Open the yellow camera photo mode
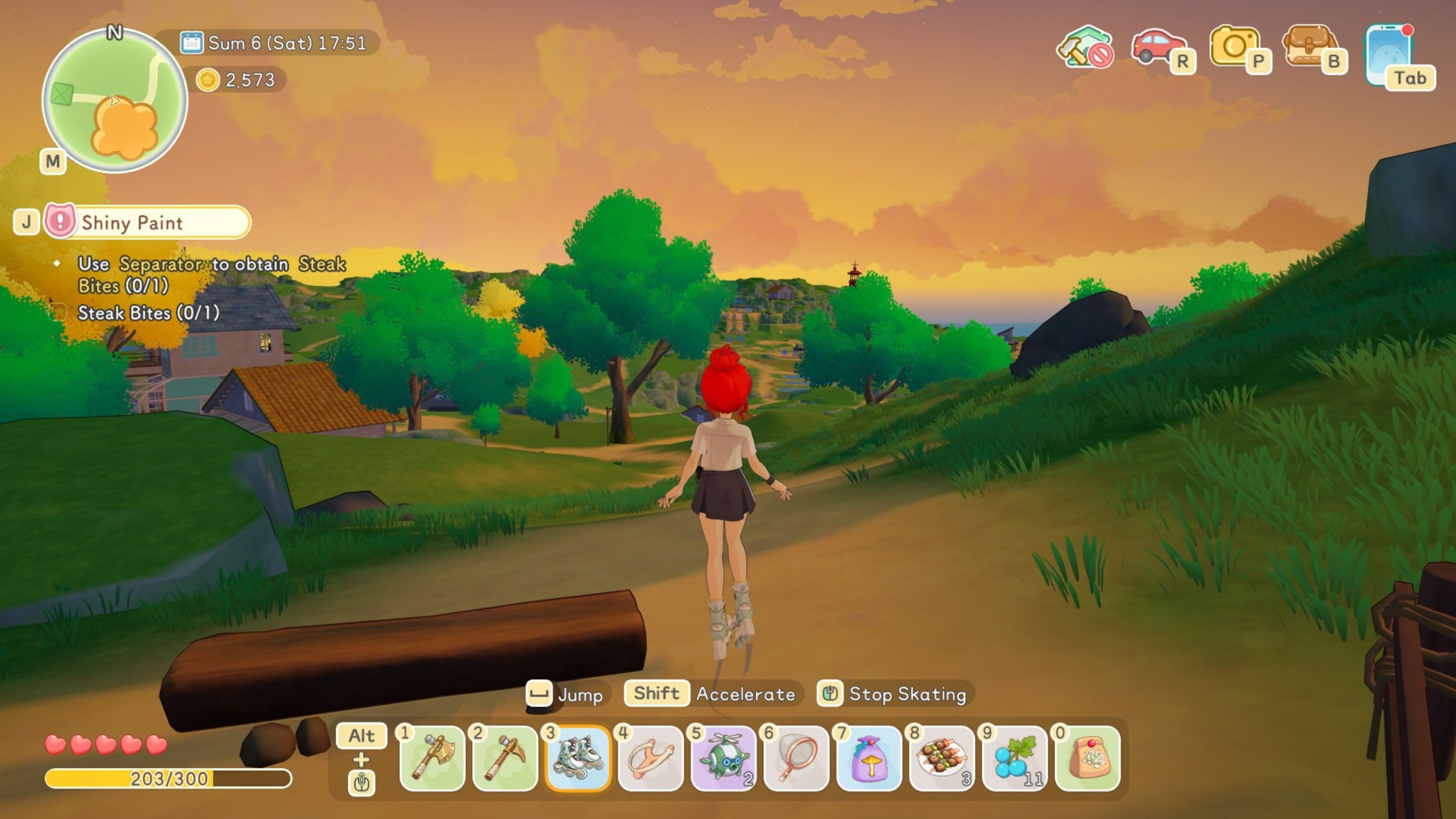 1234,47
